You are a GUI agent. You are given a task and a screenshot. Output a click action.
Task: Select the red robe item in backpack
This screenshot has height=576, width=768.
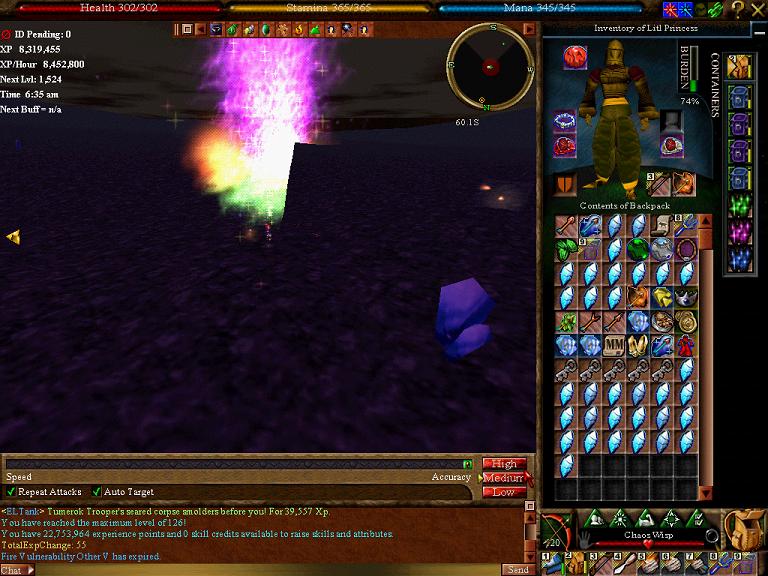[x=687, y=347]
